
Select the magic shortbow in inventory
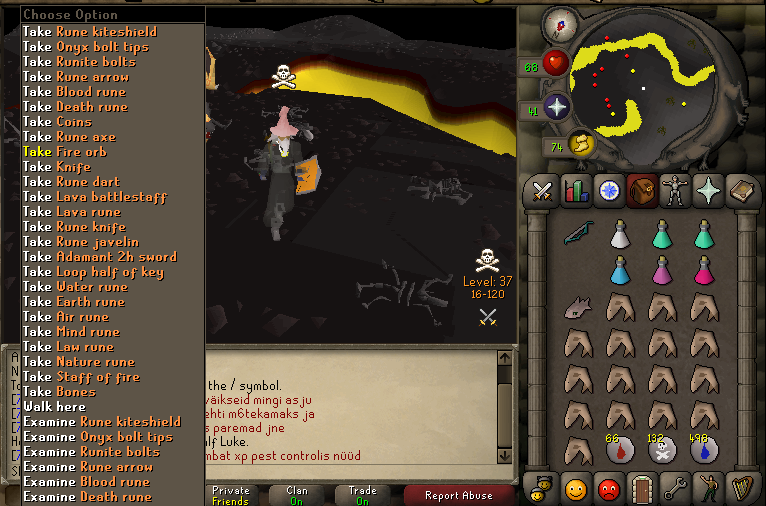(x=577, y=234)
